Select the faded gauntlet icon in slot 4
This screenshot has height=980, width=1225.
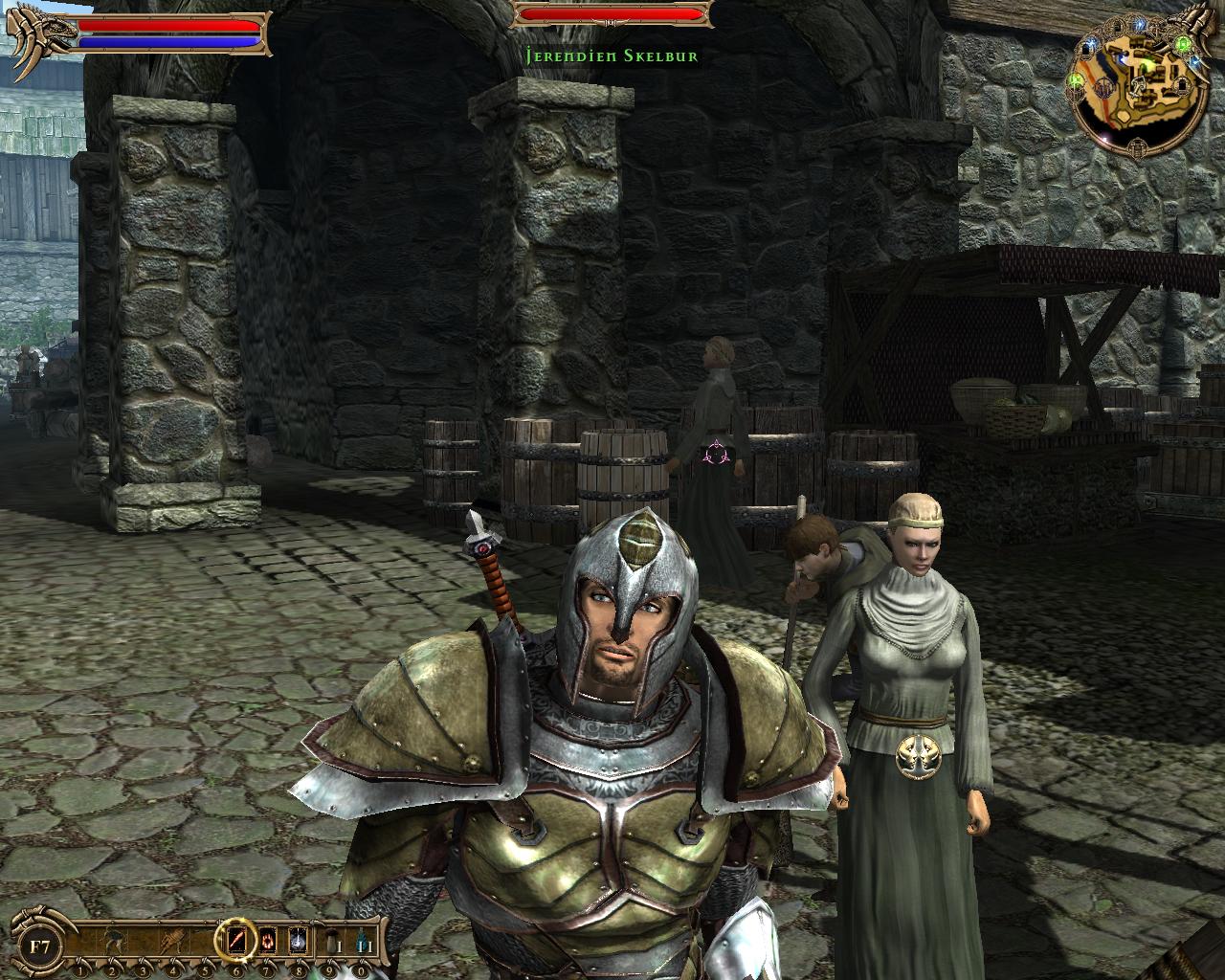click(174, 941)
